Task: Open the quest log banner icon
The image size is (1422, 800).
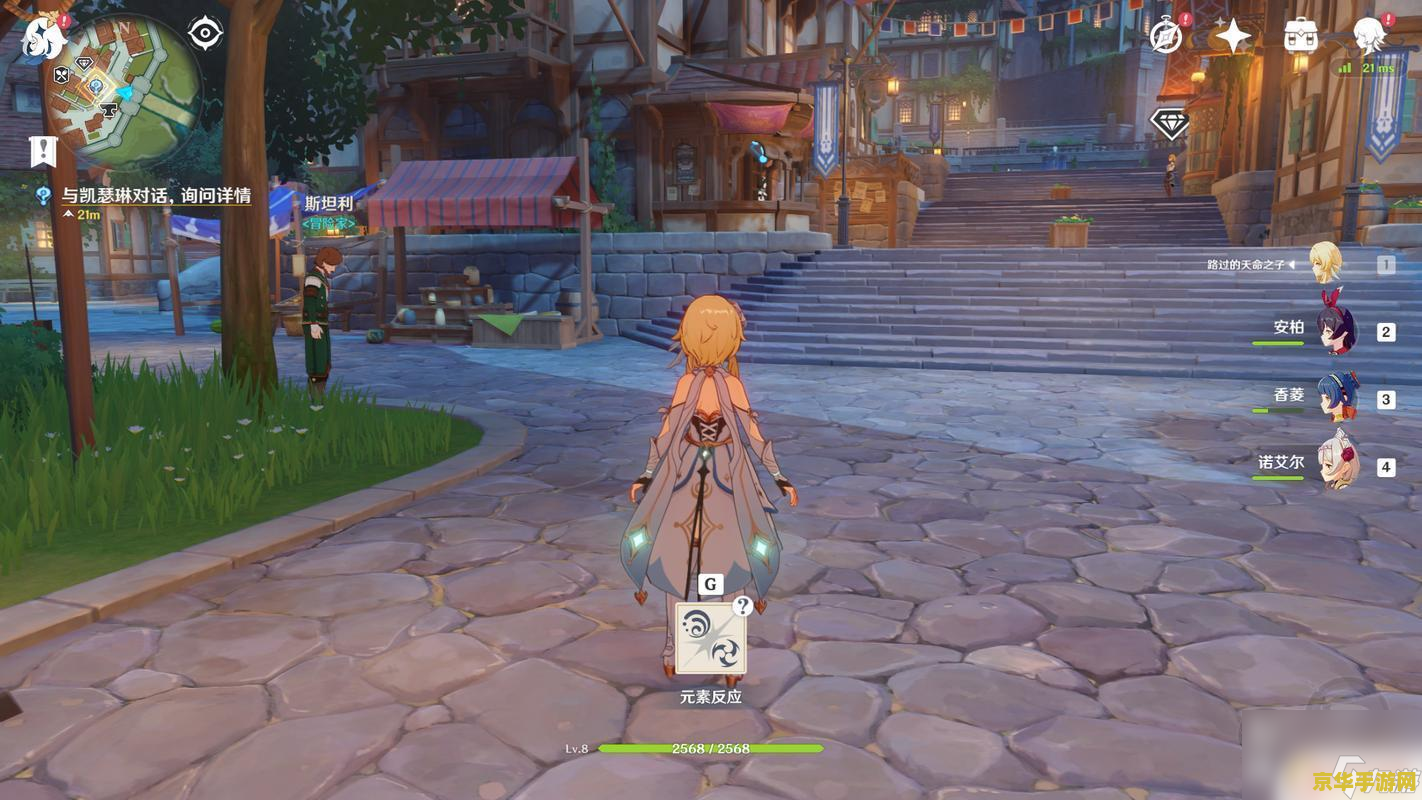Action: (x=43, y=152)
